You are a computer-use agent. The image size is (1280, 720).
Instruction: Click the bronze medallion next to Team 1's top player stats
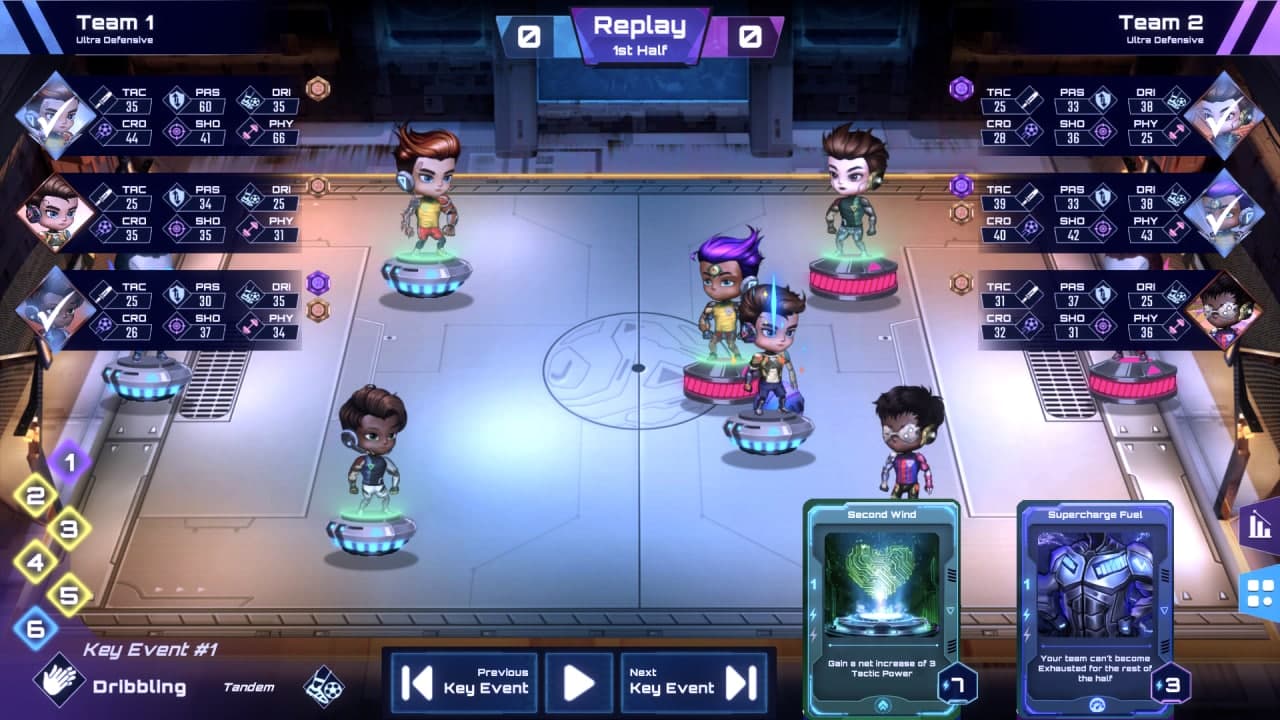click(318, 89)
